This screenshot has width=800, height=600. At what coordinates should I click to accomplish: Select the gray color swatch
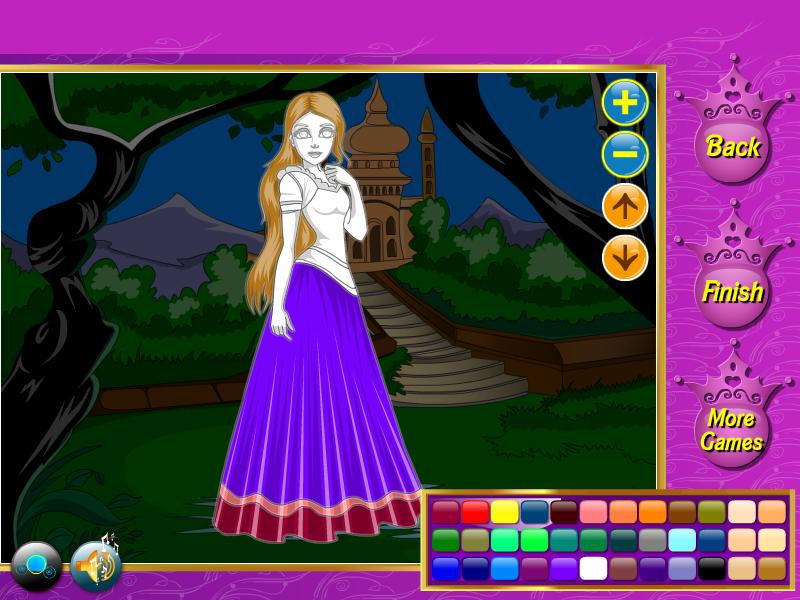click(652, 540)
